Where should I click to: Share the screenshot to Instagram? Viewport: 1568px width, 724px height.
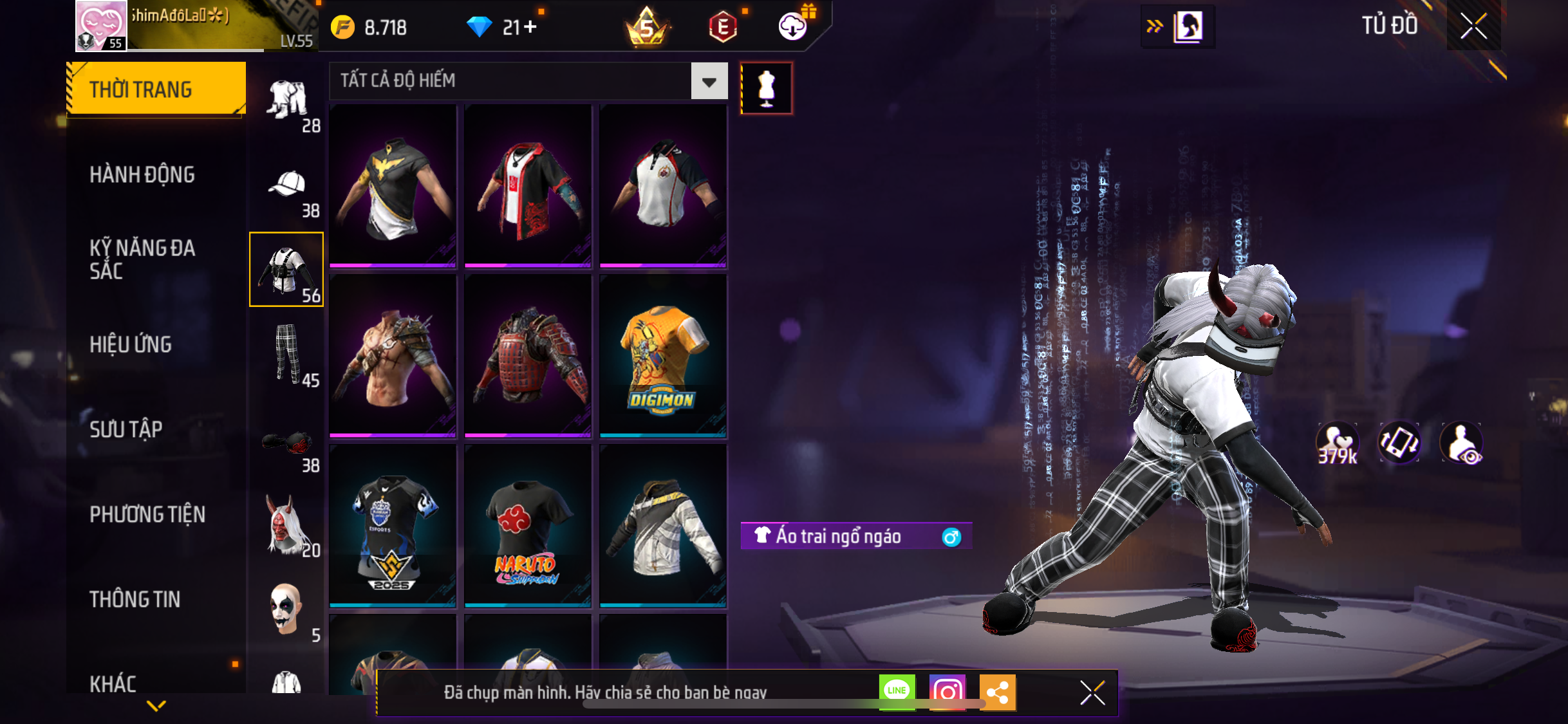point(947,692)
